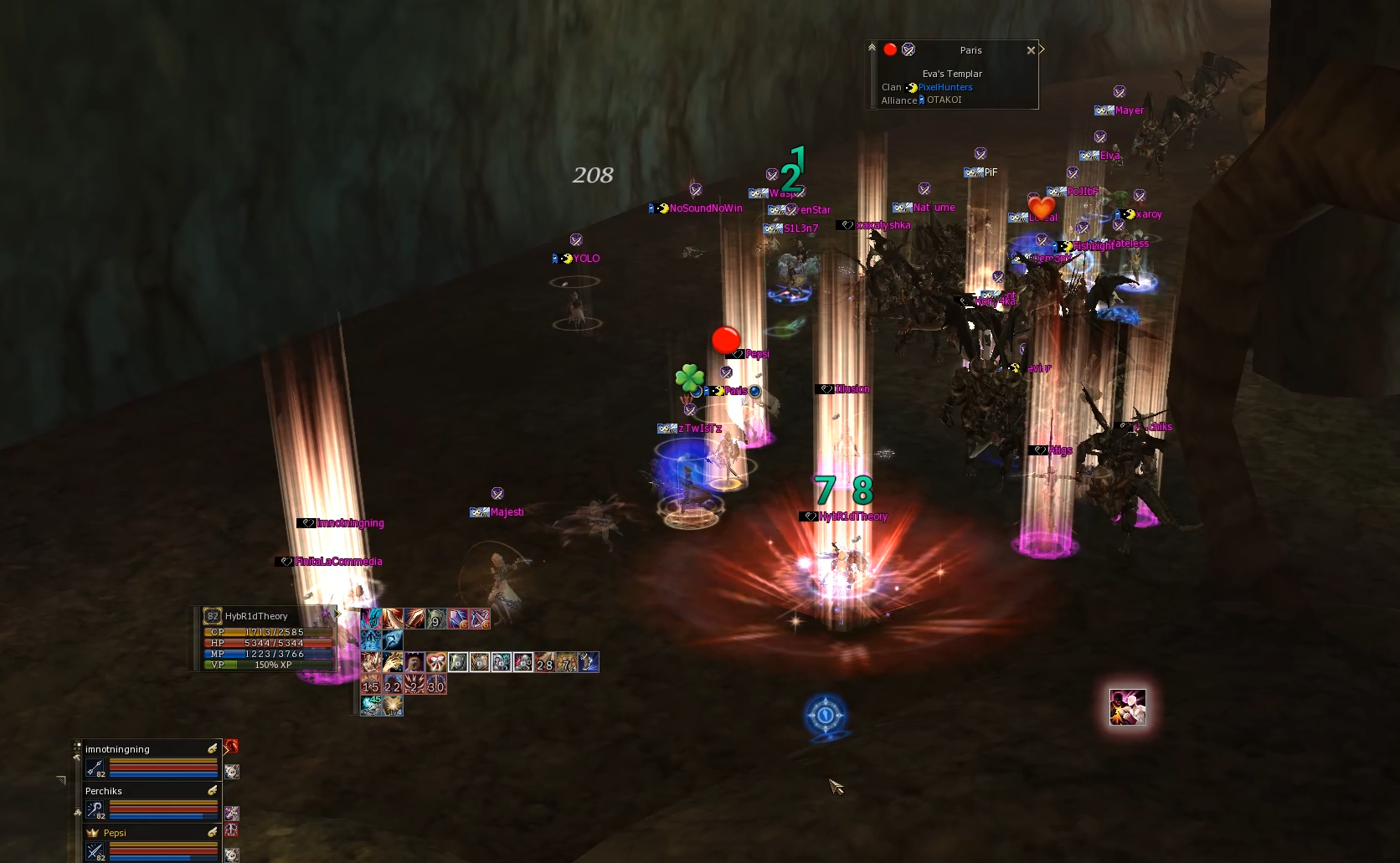
Task: Click the purple icon next to Perchiks
Action: click(x=232, y=813)
